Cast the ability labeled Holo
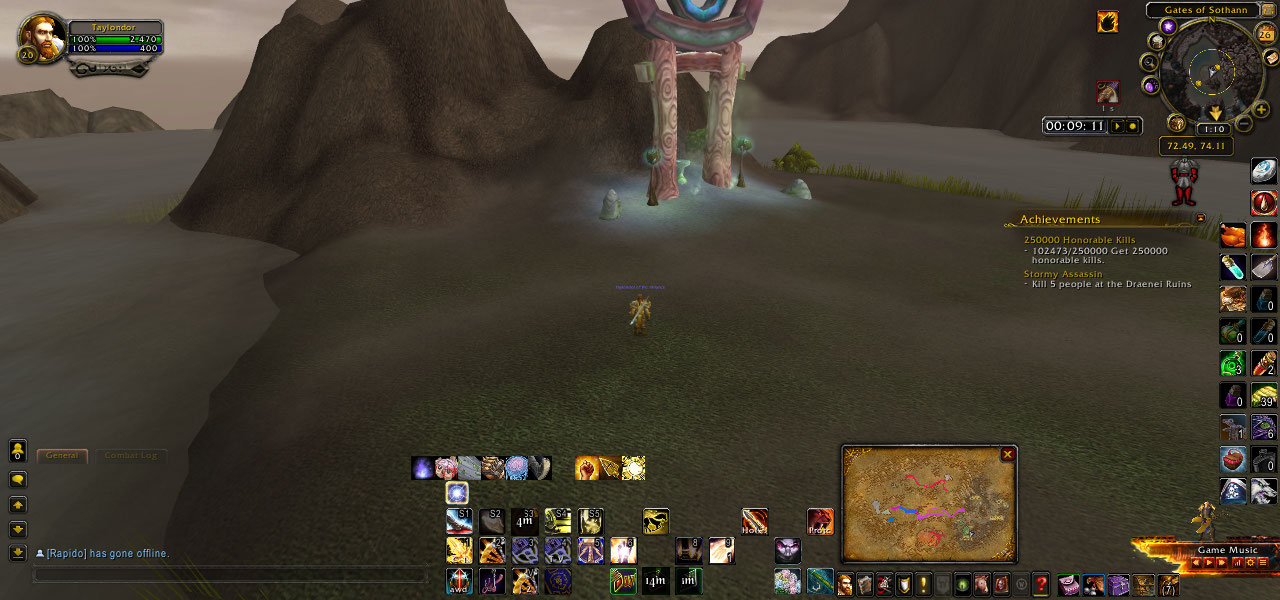 pos(755,521)
